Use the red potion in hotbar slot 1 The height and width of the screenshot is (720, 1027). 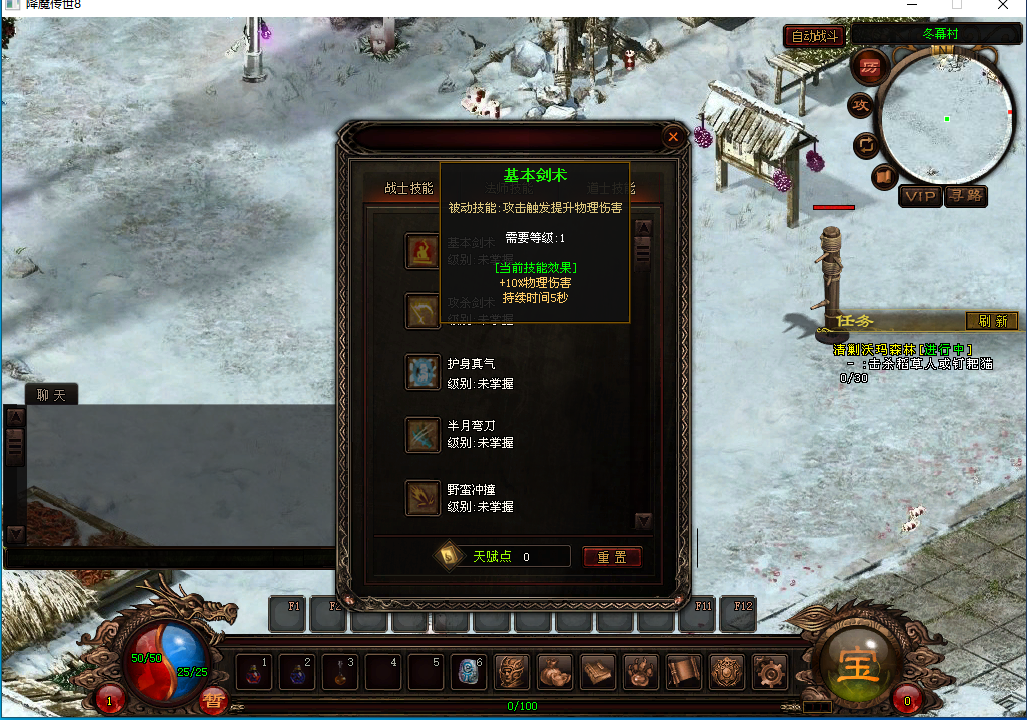click(x=252, y=673)
